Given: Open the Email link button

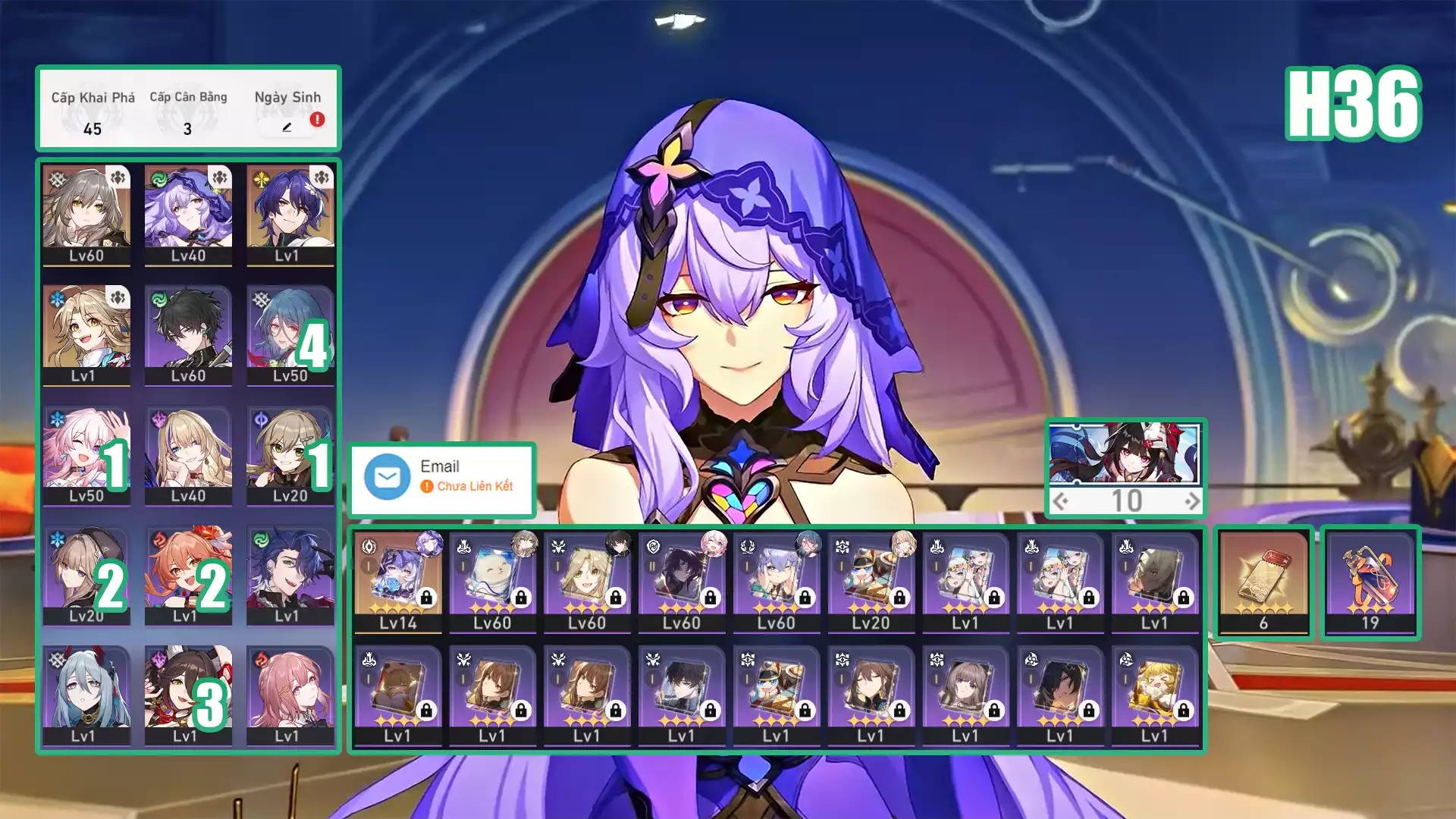Looking at the screenshot, I should [x=442, y=477].
